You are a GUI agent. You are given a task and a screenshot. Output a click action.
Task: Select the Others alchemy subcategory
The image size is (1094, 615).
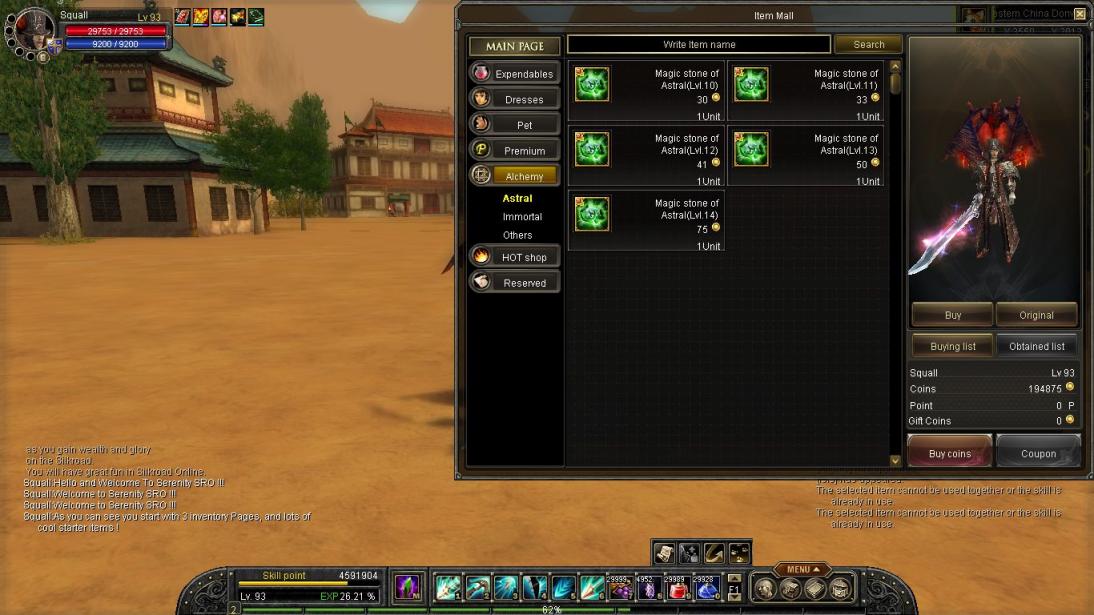517,235
